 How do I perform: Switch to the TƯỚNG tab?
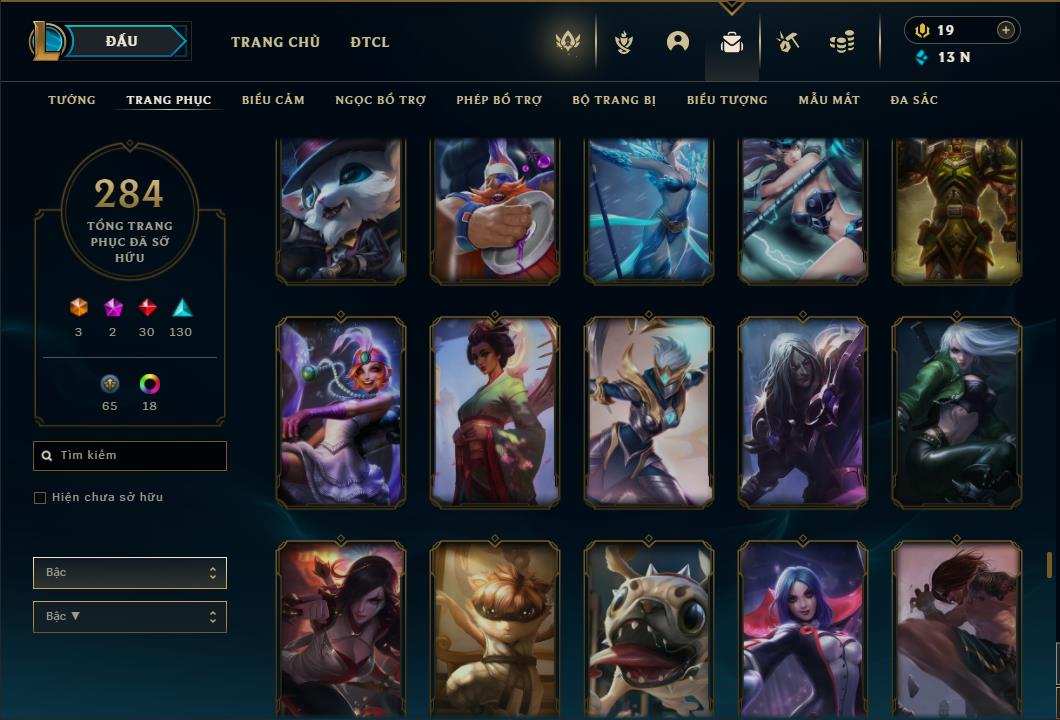(72, 100)
